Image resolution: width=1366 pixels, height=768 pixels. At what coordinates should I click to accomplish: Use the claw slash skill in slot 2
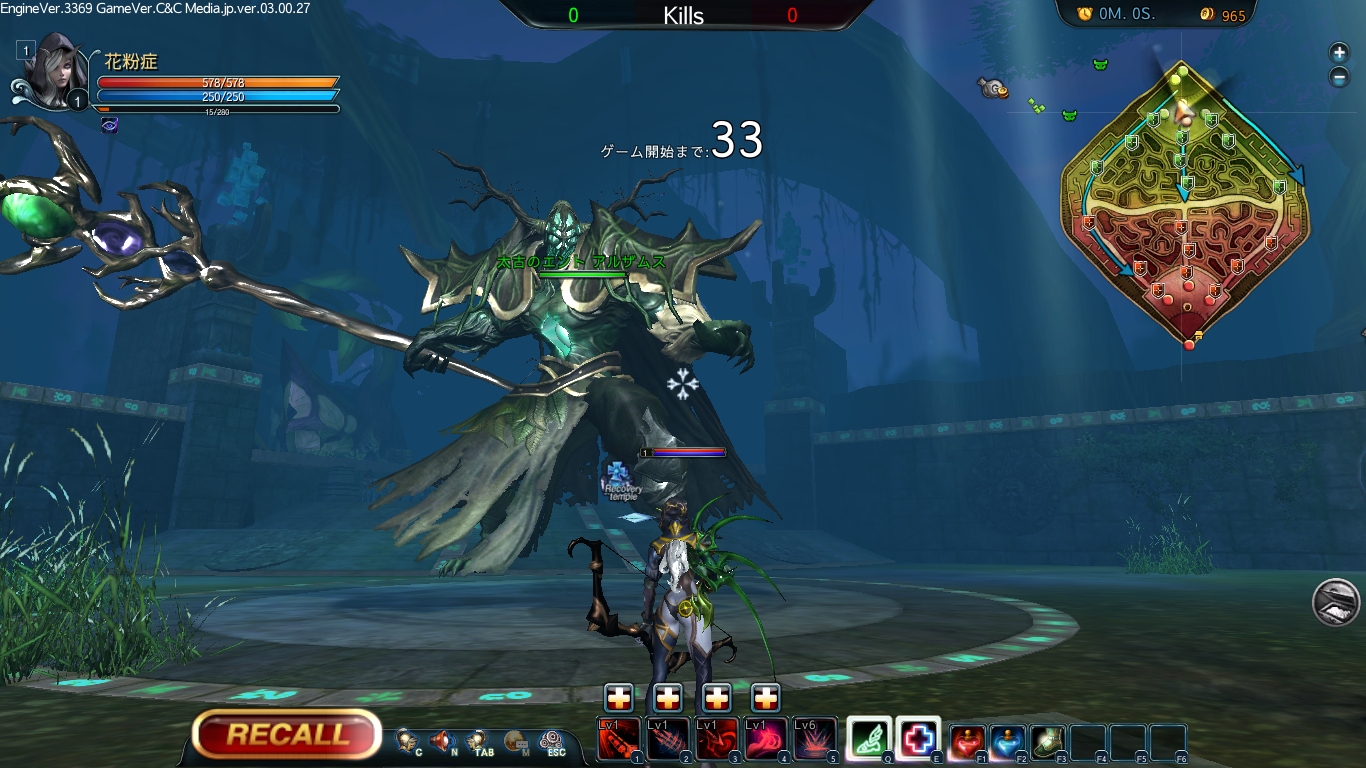tap(667, 738)
